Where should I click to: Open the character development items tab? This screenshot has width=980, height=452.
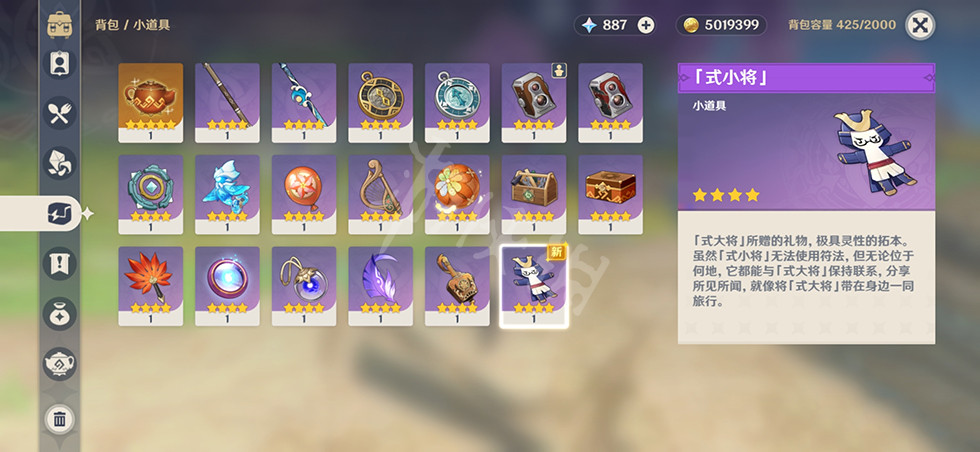[60, 62]
